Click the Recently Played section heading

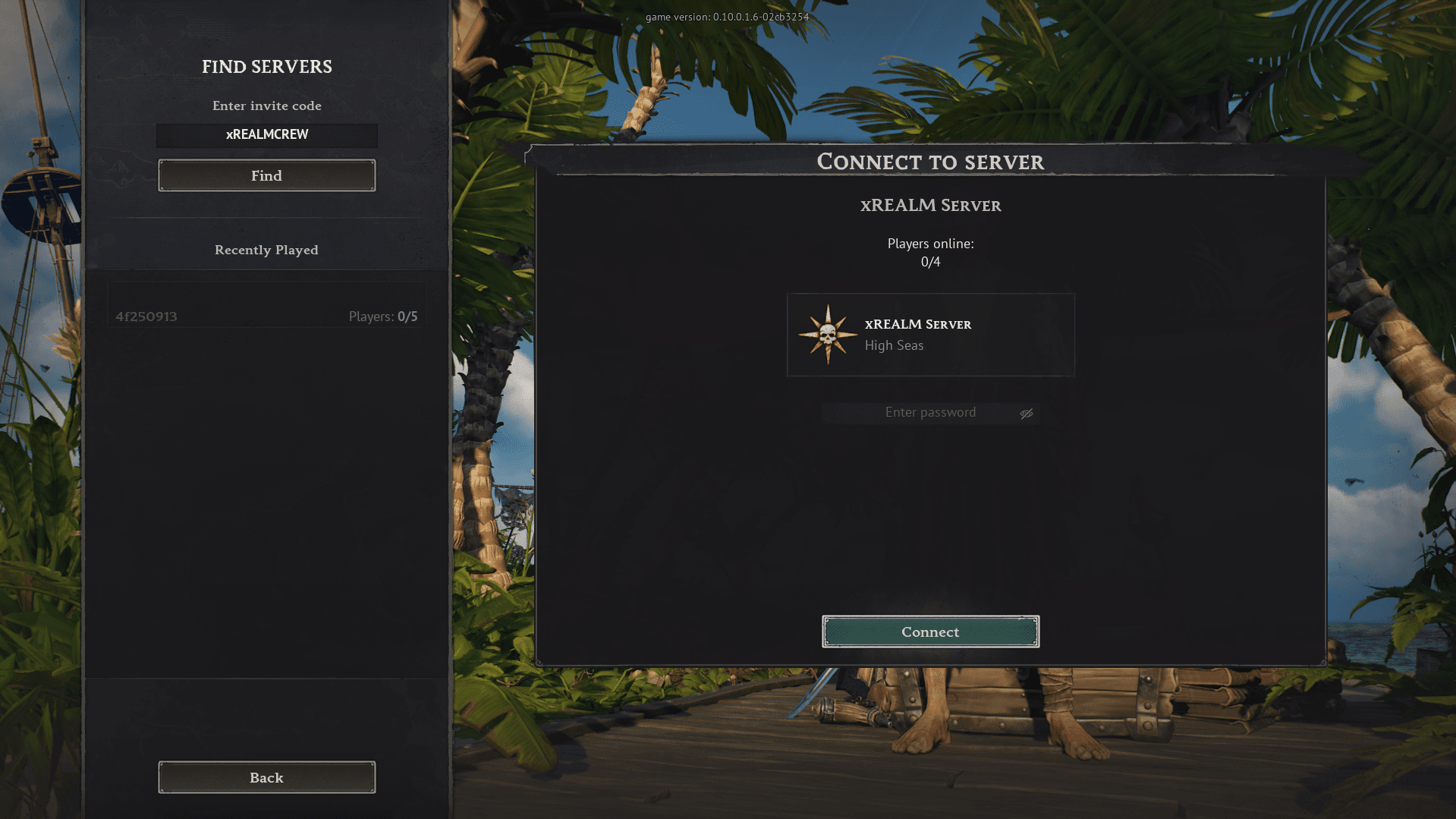(x=266, y=250)
